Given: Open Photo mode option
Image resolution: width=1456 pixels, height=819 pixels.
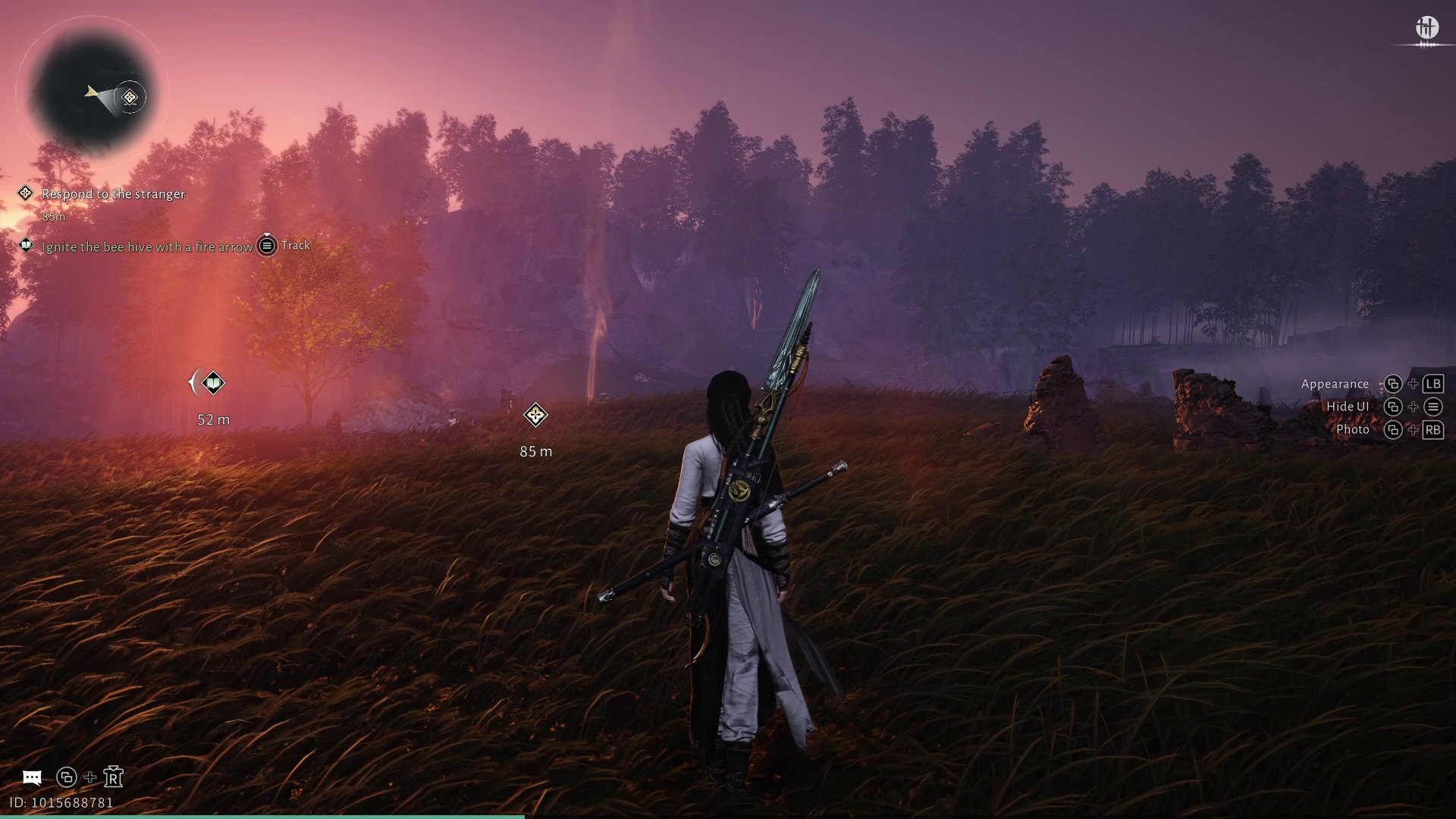Looking at the screenshot, I should click(1352, 430).
